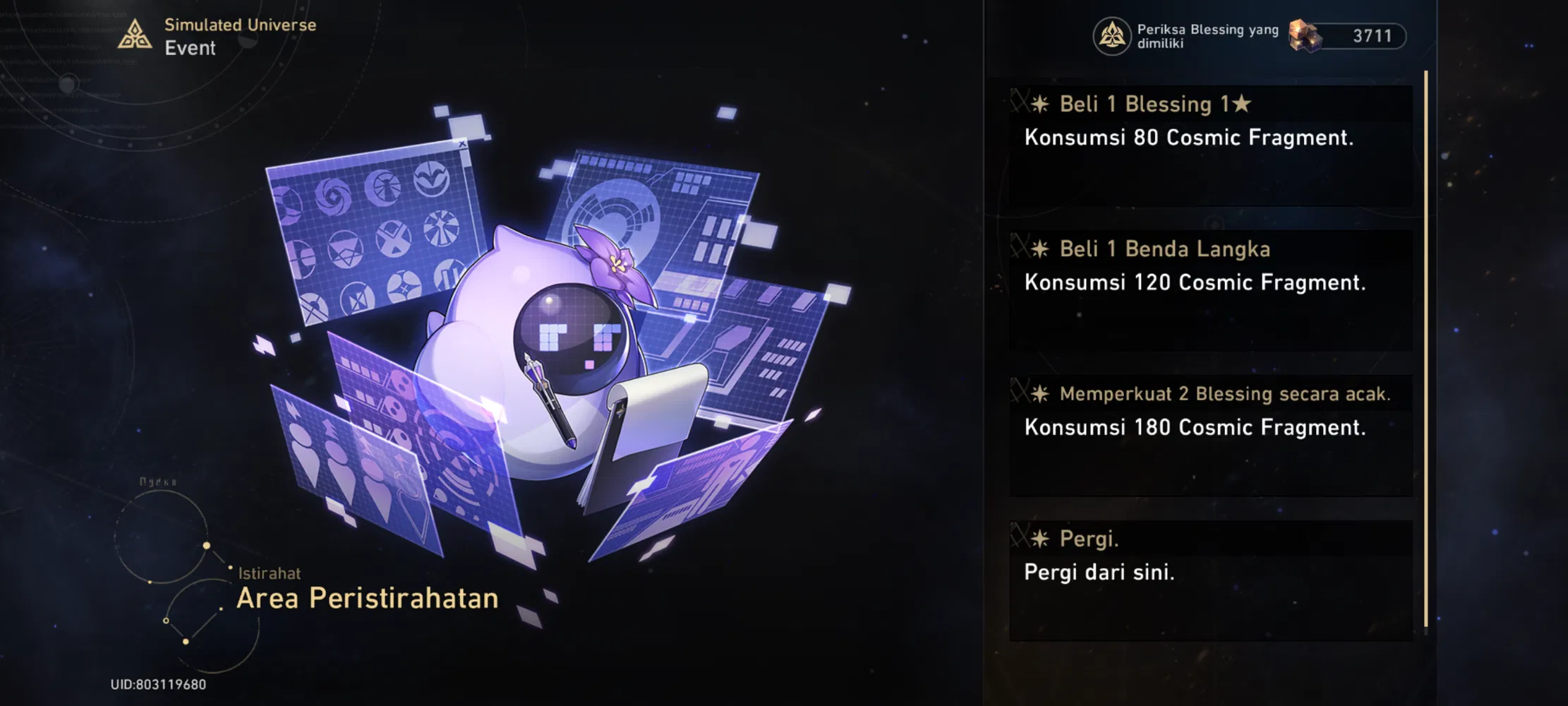The height and width of the screenshot is (706, 1568).
Task: Click the Area Peristirahatan title text
Action: pyautogui.click(x=368, y=598)
